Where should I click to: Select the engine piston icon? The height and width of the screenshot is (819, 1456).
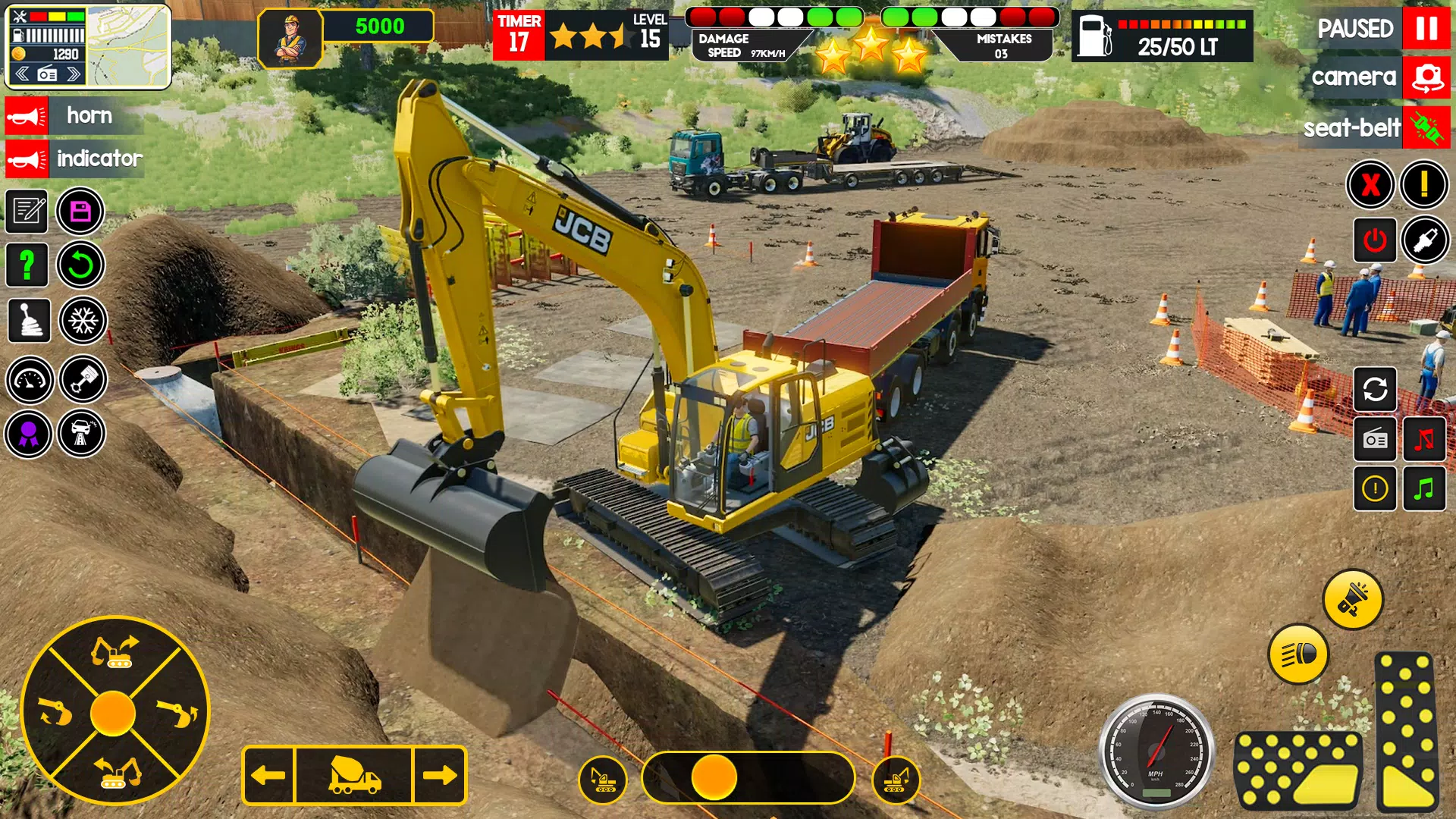tap(83, 380)
